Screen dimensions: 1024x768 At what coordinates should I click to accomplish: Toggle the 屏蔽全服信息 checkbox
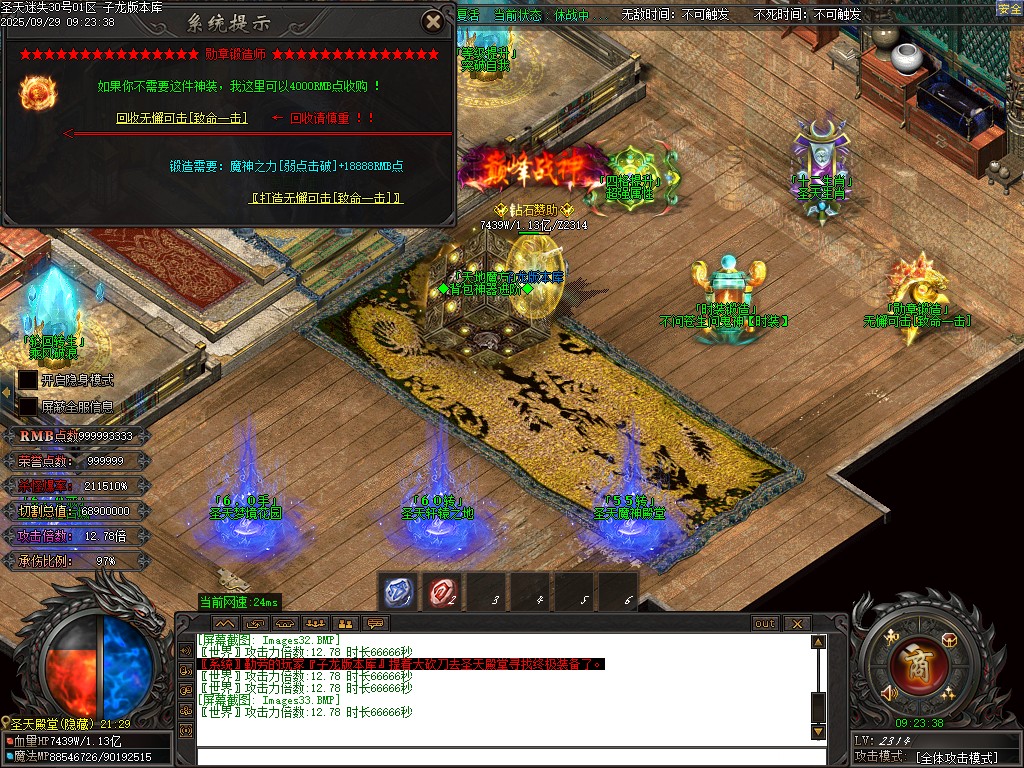[28, 407]
